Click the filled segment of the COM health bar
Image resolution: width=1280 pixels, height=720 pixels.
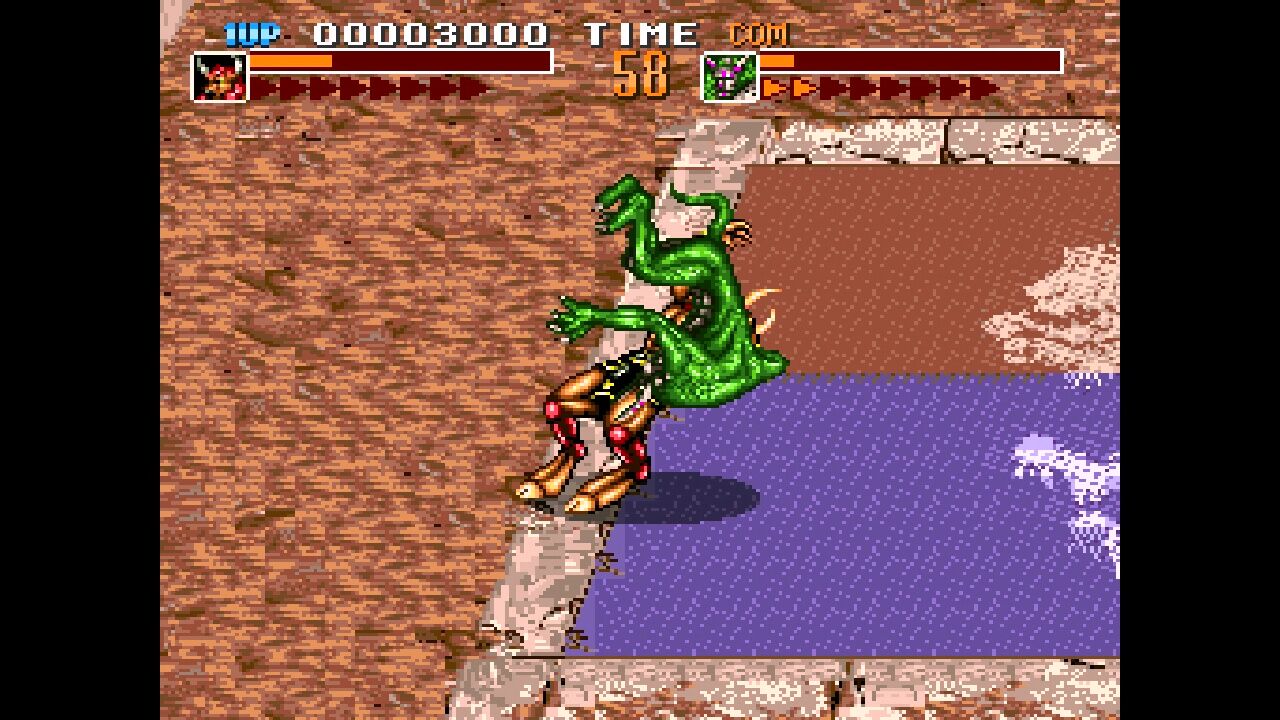click(775, 63)
